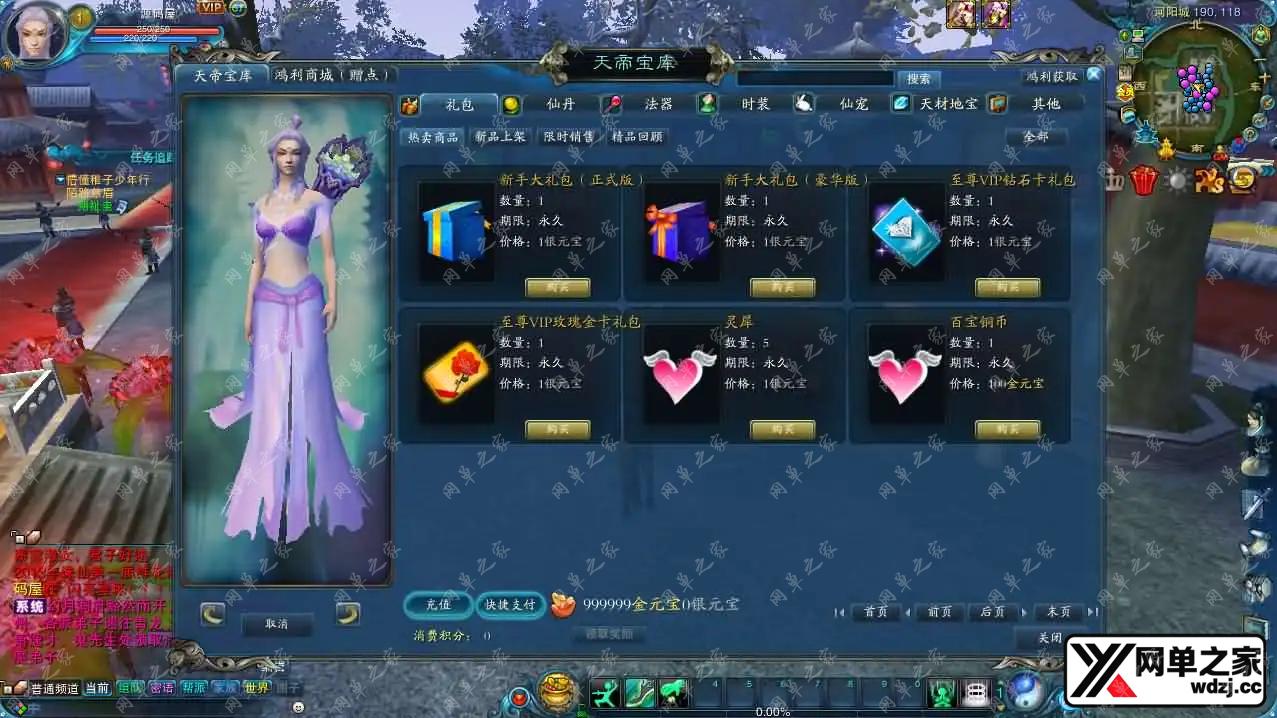
Task: Open 快捷支付 quick payment
Action: [x=510, y=604]
